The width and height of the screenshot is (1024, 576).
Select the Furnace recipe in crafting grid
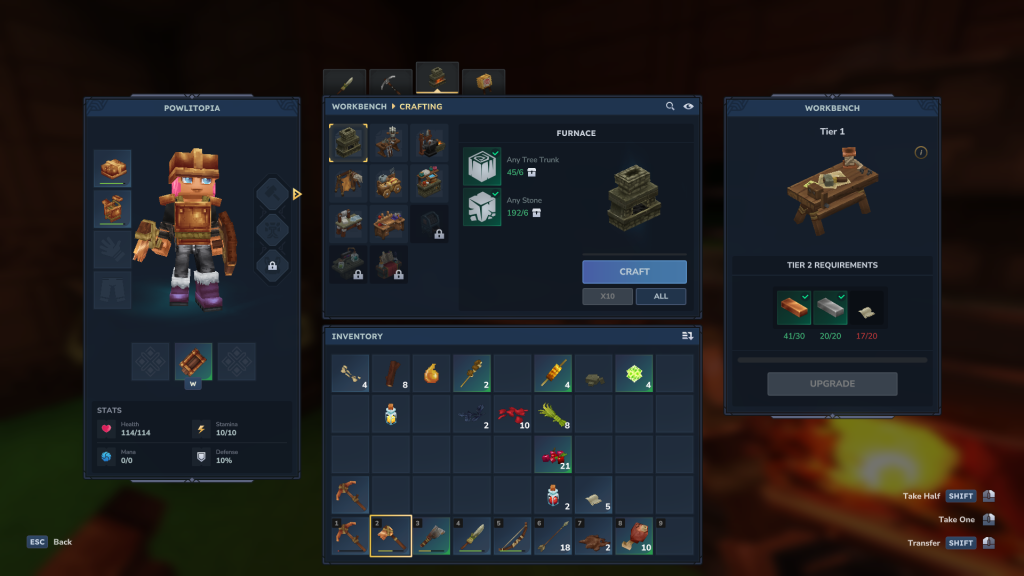(348, 143)
